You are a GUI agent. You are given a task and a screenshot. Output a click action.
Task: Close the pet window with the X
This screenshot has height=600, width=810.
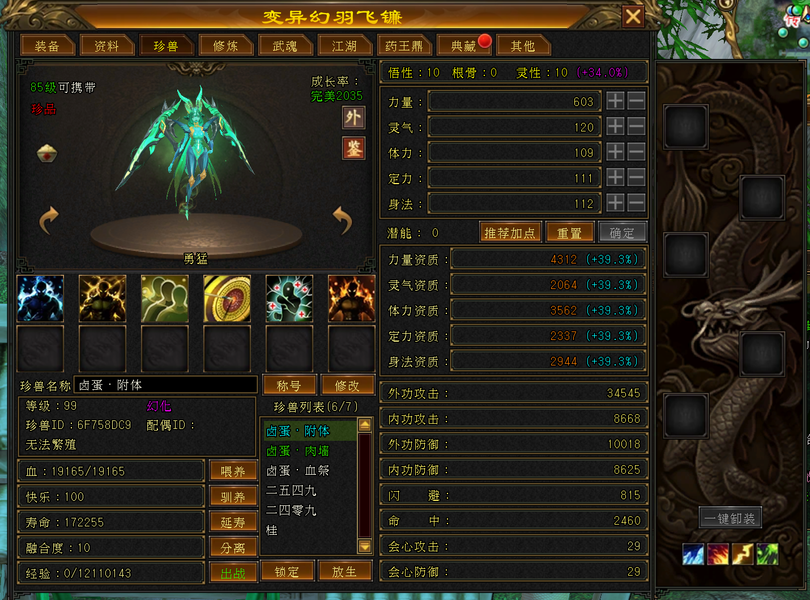tap(633, 17)
